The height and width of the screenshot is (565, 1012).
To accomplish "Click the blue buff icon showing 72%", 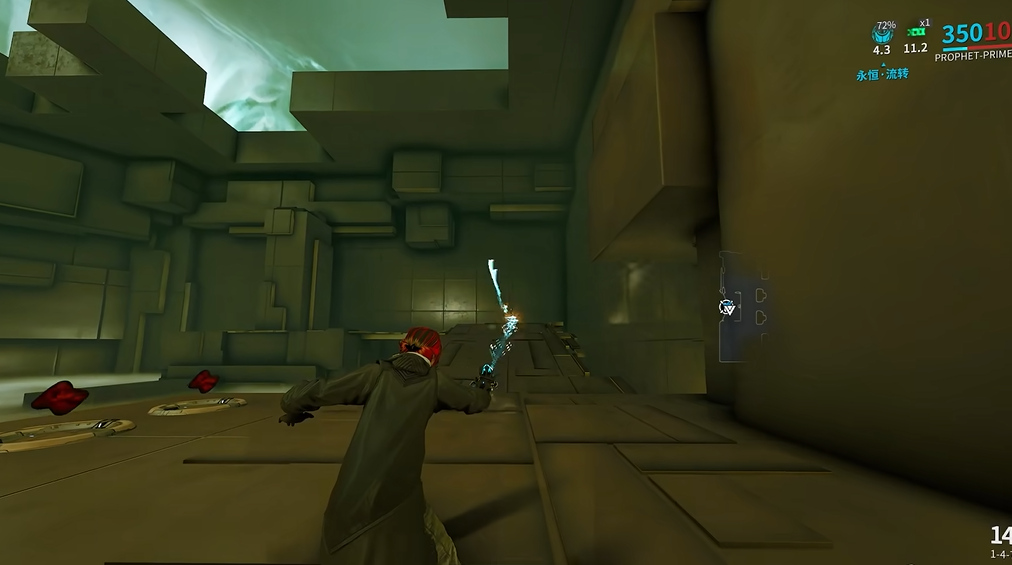I will [x=881, y=36].
